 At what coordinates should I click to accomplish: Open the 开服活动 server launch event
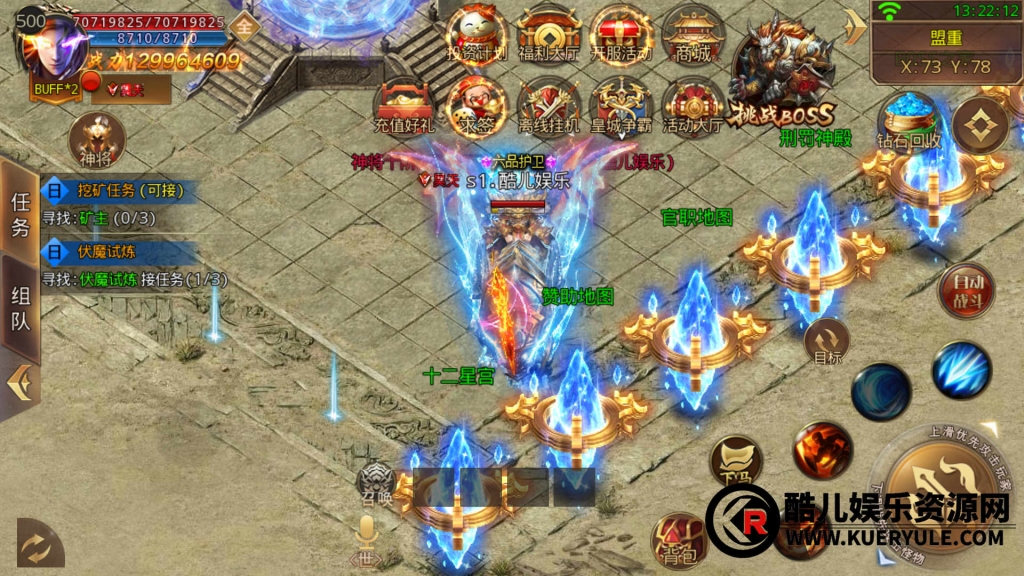[620, 35]
